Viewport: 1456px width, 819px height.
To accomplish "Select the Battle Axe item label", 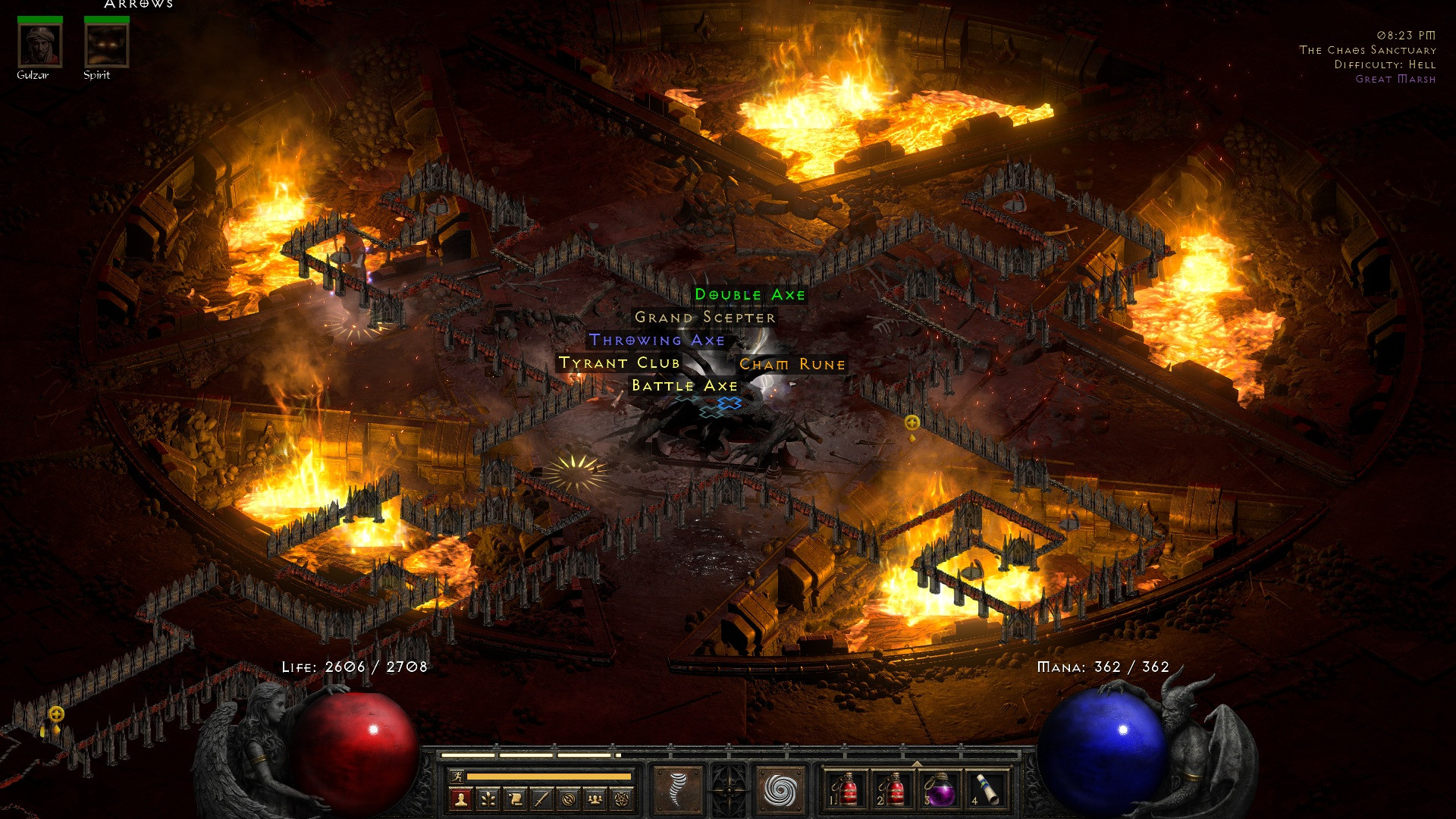I will click(684, 386).
